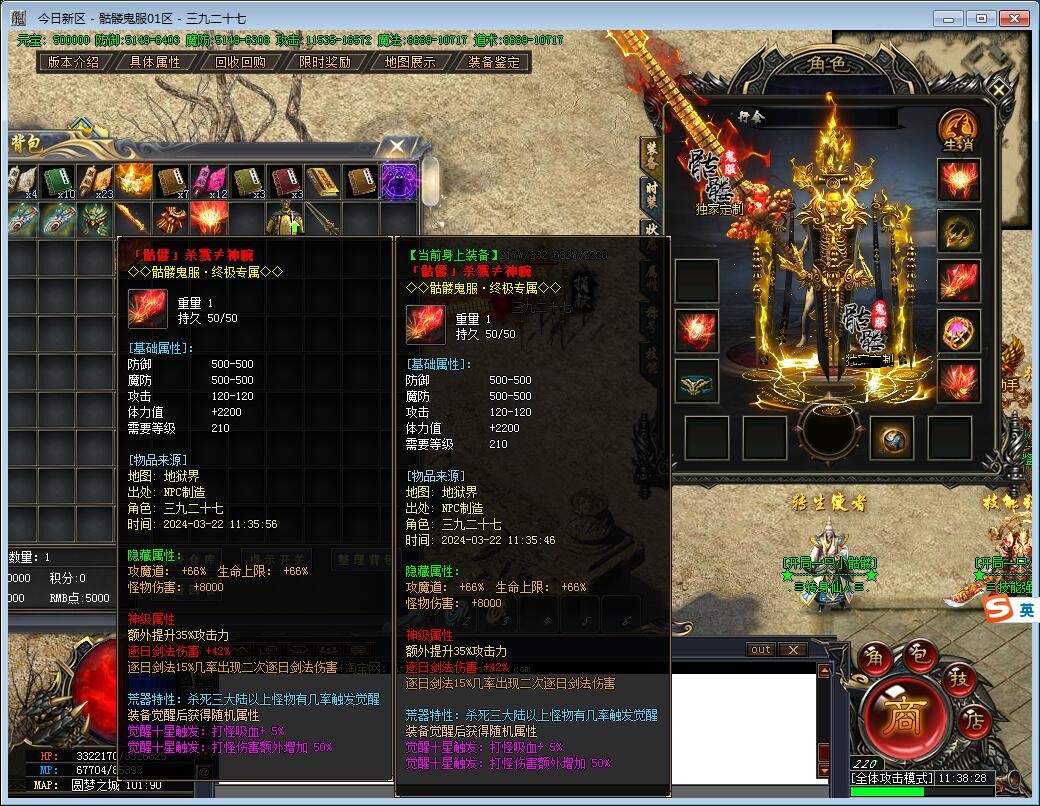Select the purple magic circle item in bag
1040x806 pixels.
point(399,181)
